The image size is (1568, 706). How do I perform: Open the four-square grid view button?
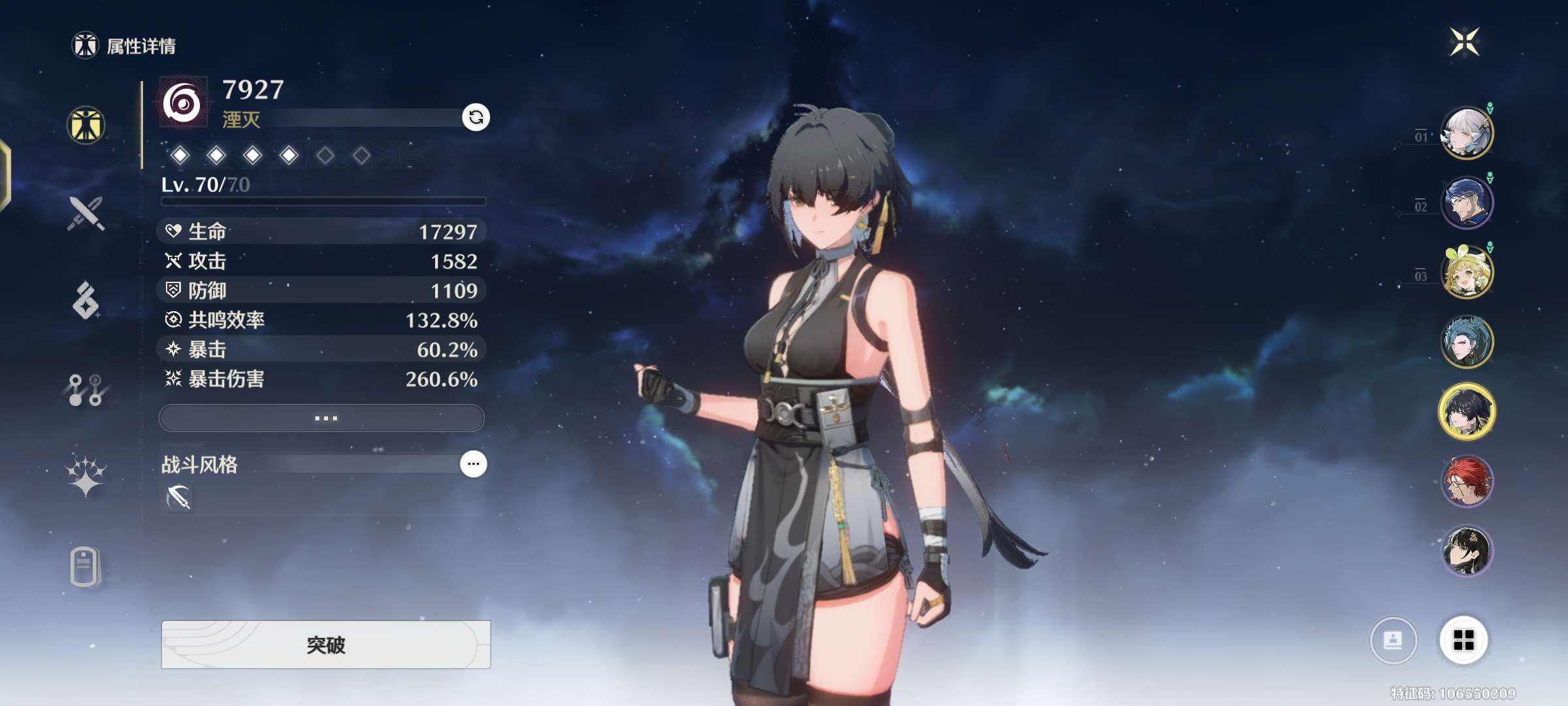(1463, 640)
